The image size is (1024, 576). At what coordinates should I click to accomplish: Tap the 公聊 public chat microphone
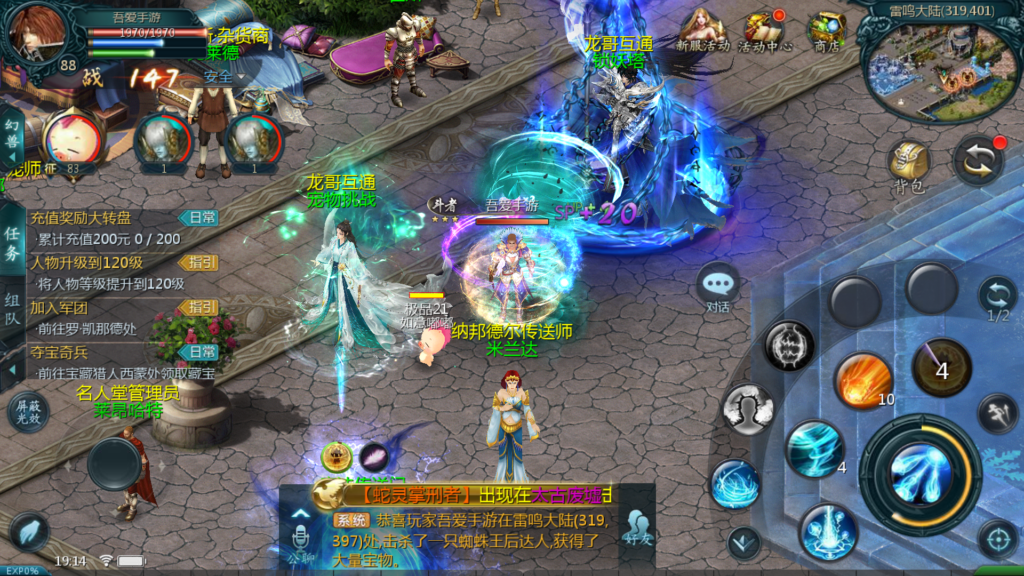[x=299, y=538]
